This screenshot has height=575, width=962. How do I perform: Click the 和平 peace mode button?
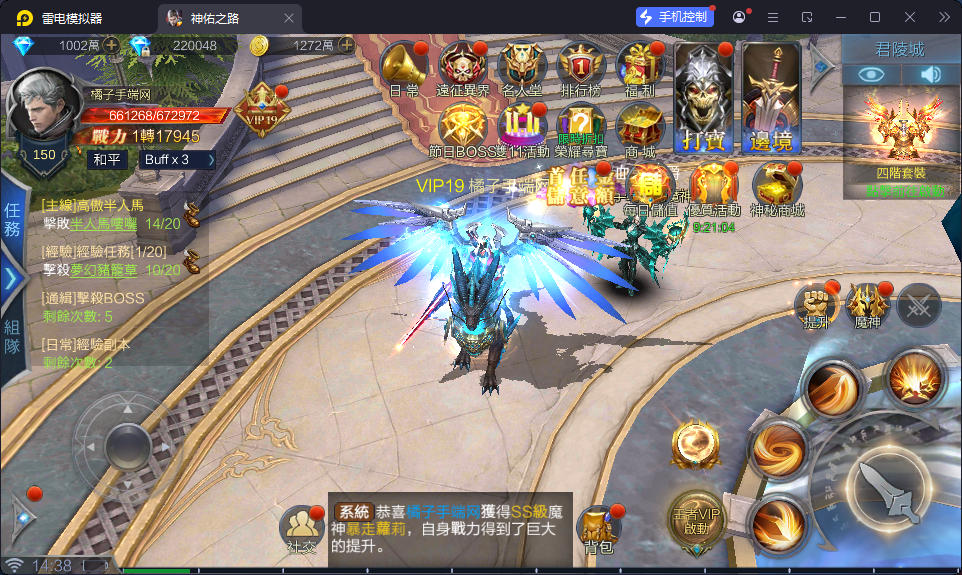tap(106, 160)
